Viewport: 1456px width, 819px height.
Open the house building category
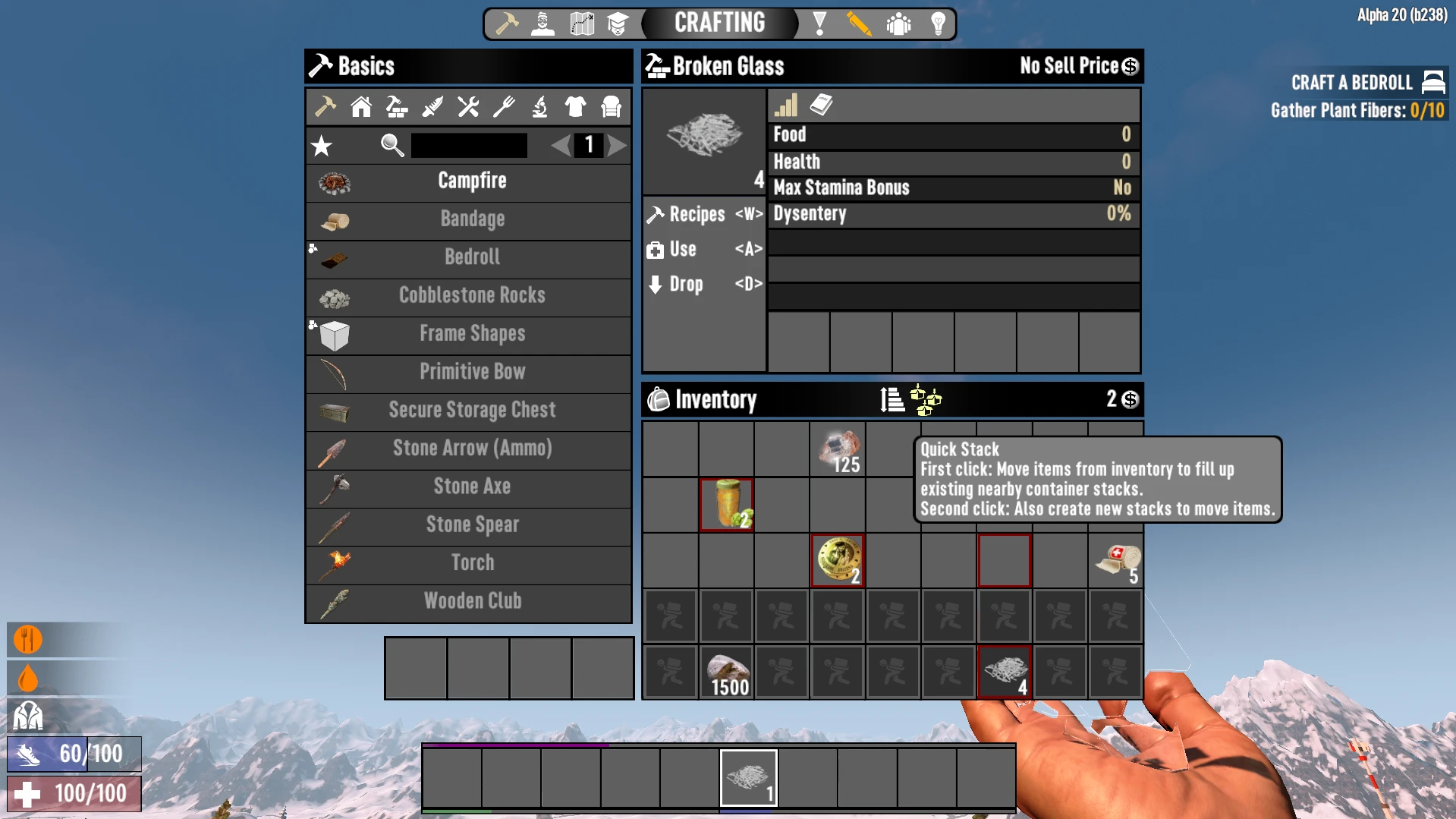point(361,107)
